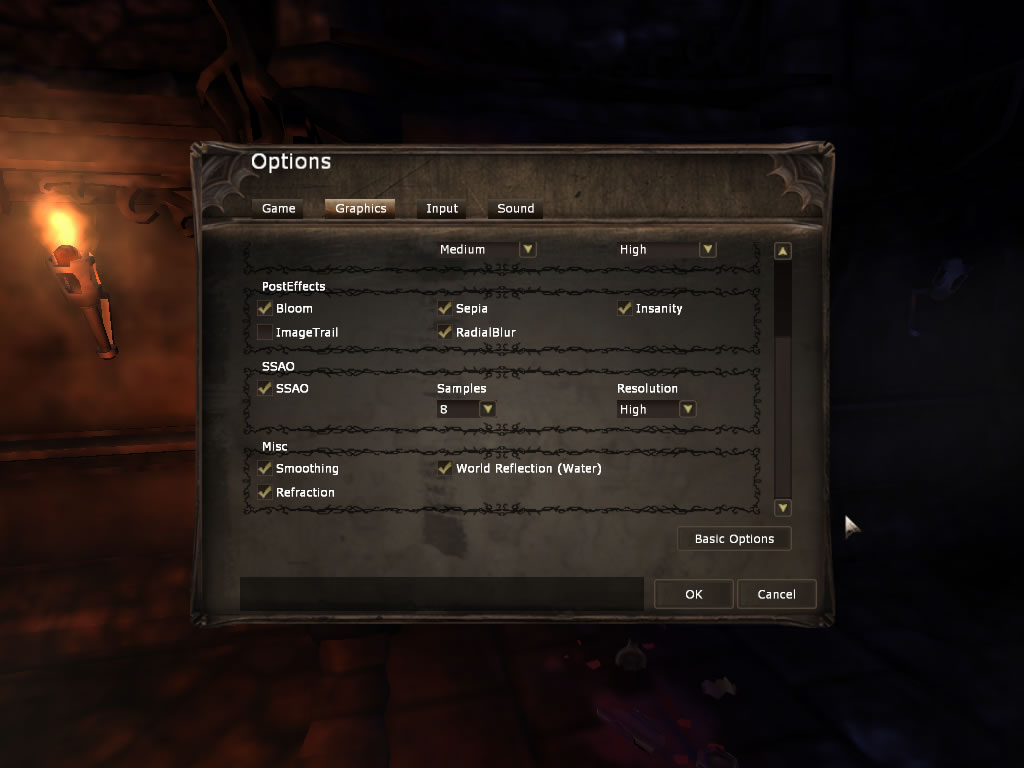Uncheck the Insanity effect

[x=625, y=309]
